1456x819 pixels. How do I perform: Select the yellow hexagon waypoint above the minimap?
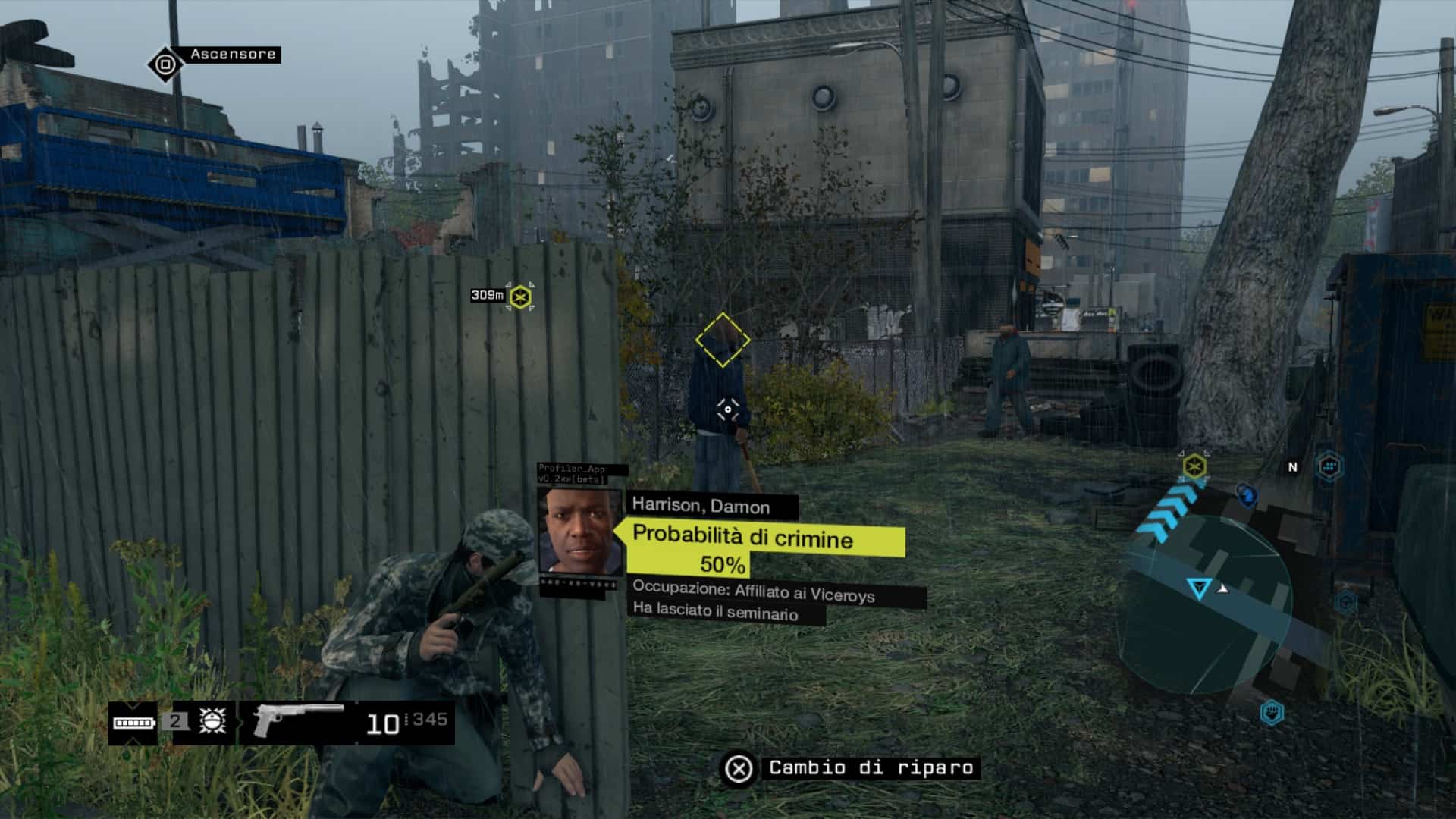[1194, 466]
